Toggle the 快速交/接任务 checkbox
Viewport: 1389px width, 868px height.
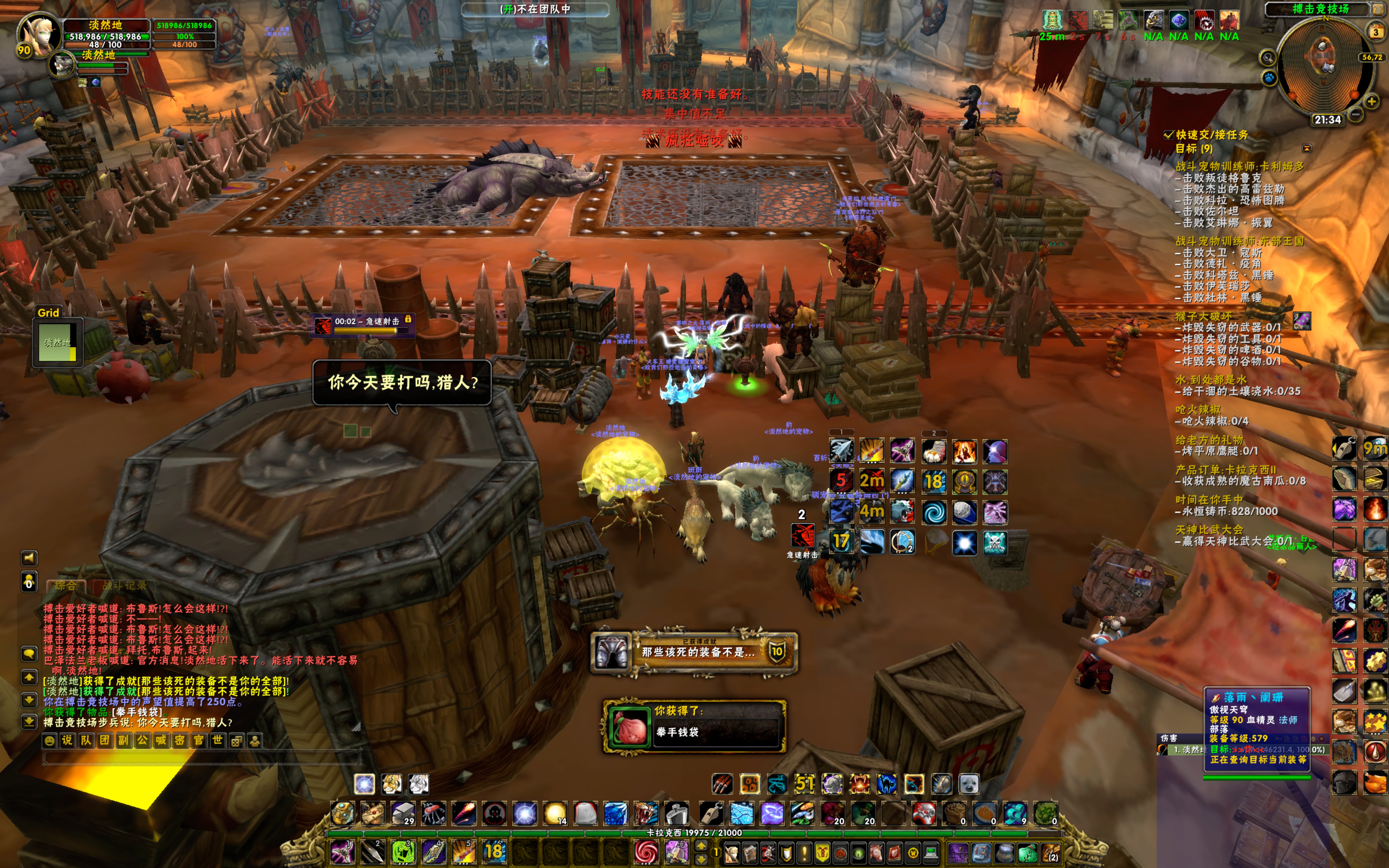[1167, 135]
